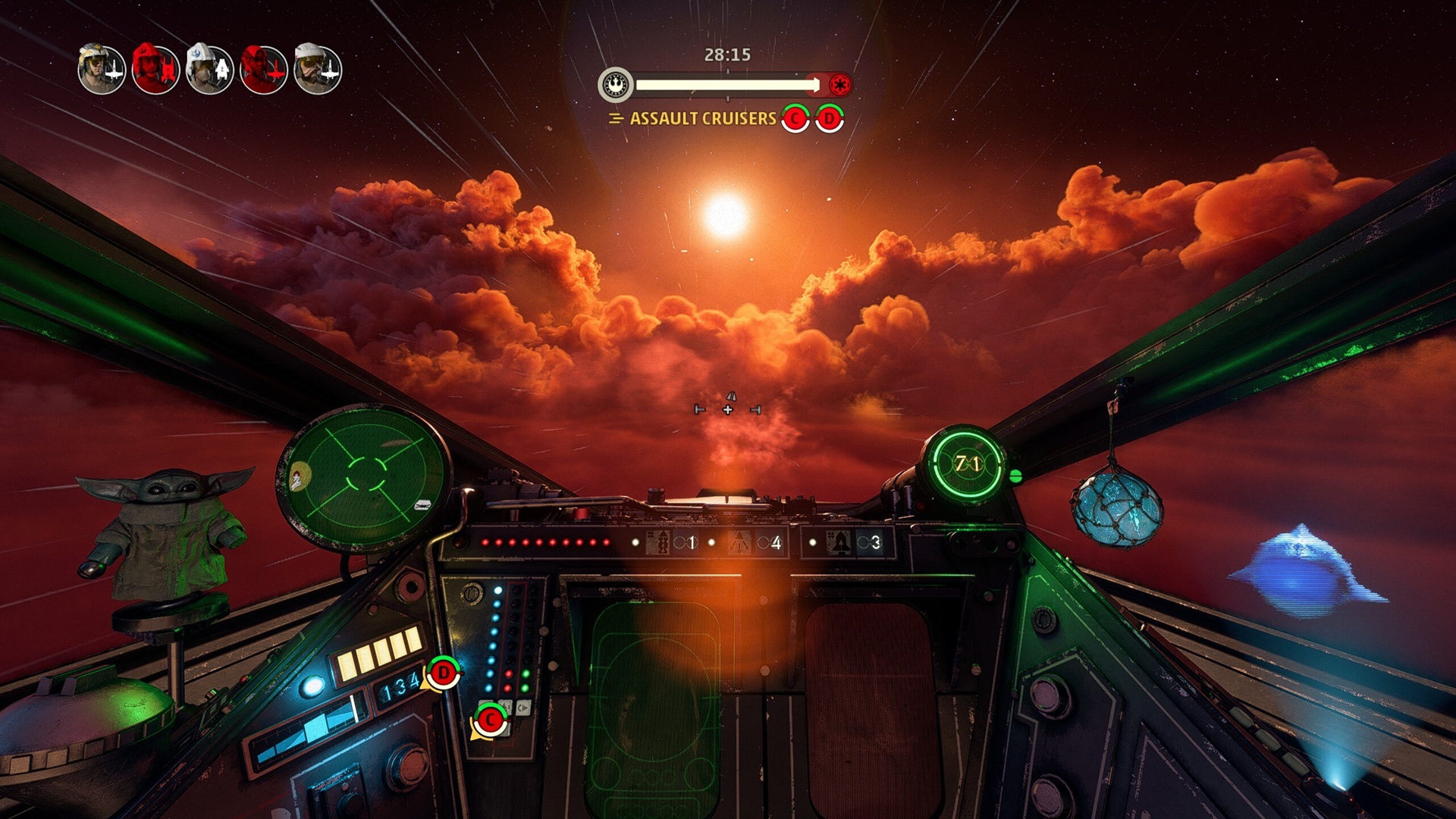The image size is (1456, 819).
Task: Click cruiser C marker beside Assault Cruisers label
Action: coord(795,118)
